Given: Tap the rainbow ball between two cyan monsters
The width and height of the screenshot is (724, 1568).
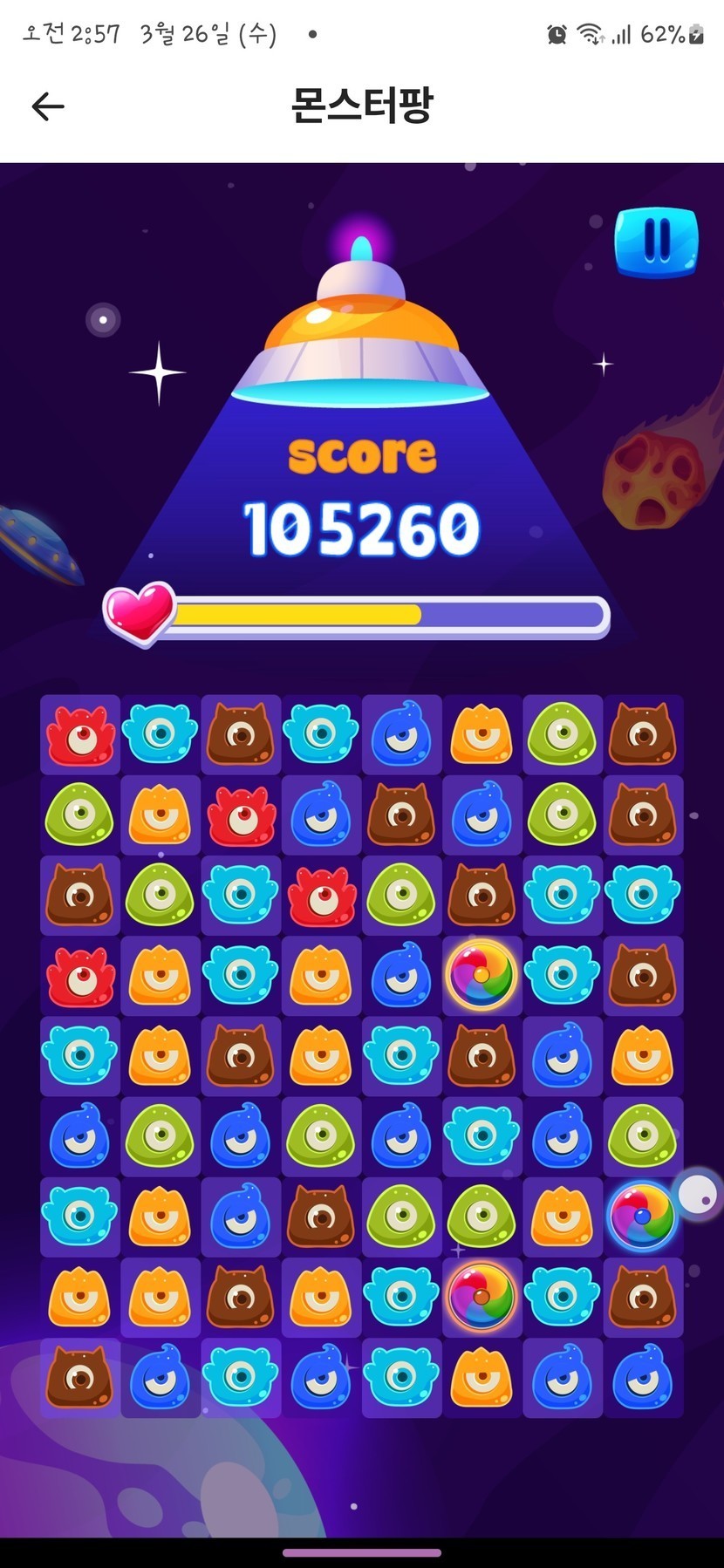Looking at the screenshot, I should (481, 1297).
